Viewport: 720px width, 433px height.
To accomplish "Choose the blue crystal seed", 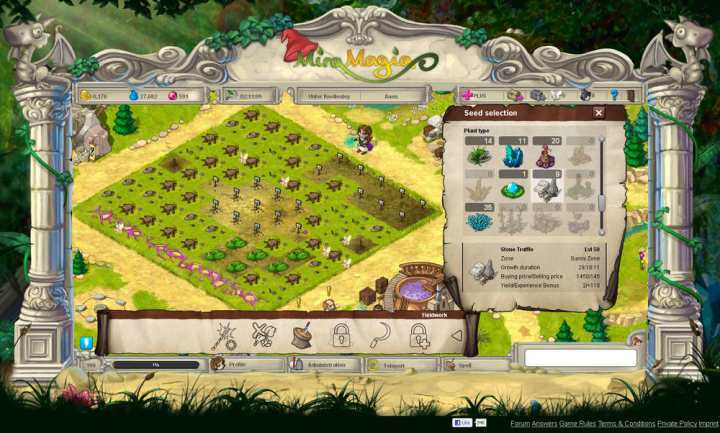I will (x=514, y=156).
